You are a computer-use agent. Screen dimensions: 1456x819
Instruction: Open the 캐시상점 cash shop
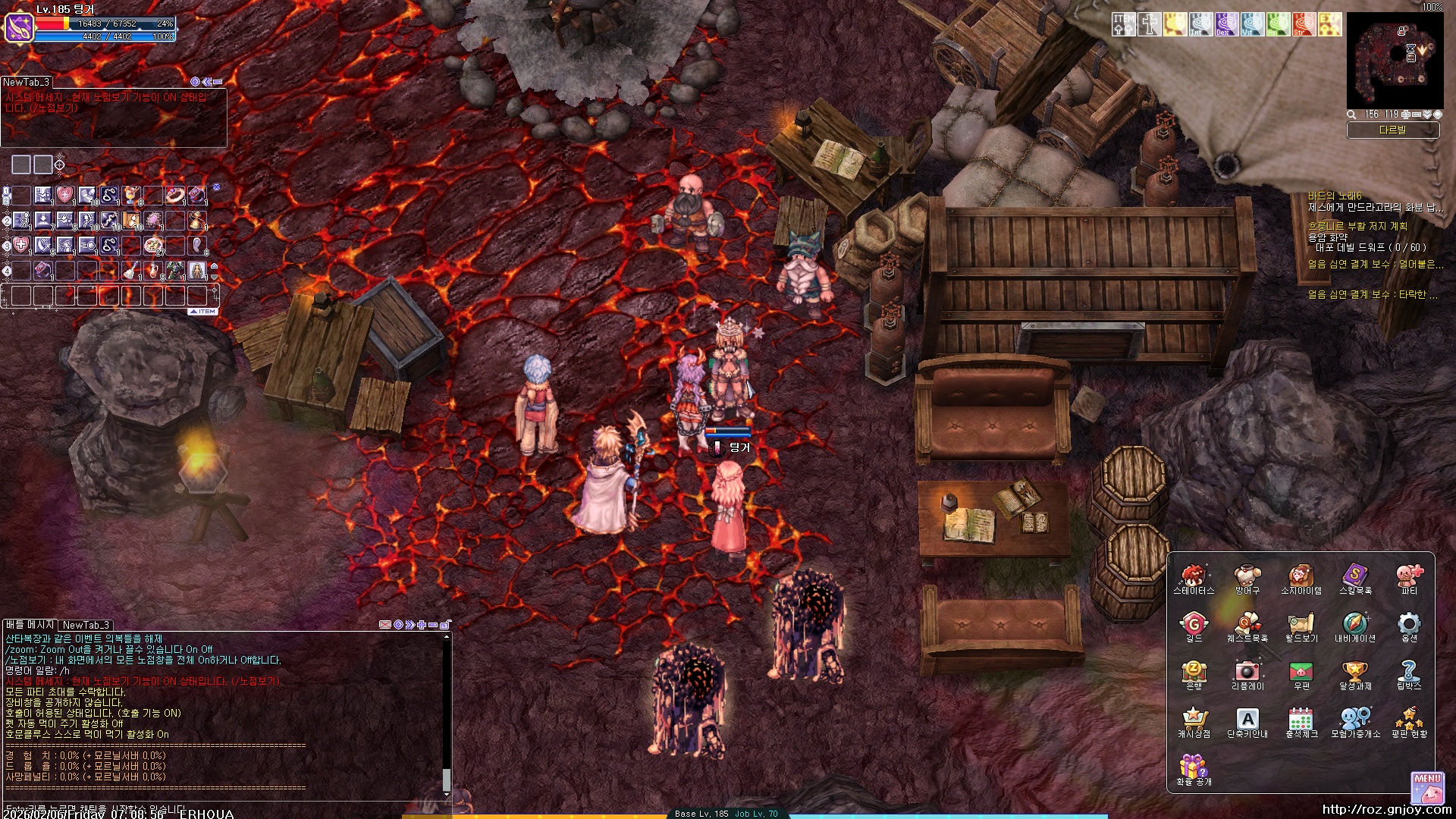pyautogui.click(x=1193, y=721)
